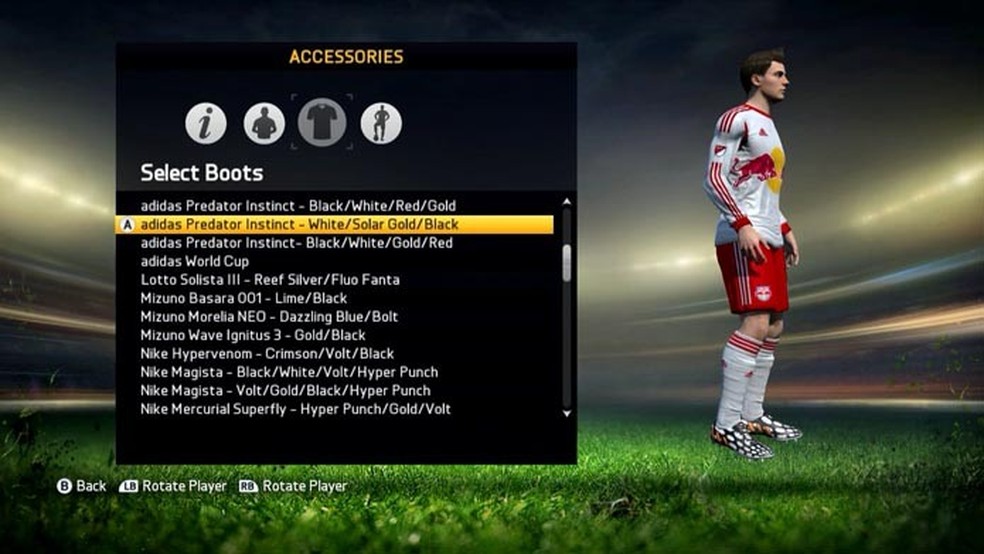Open the full-body player tab icon
Image resolution: width=984 pixels, height=554 pixels.
[381, 123]
